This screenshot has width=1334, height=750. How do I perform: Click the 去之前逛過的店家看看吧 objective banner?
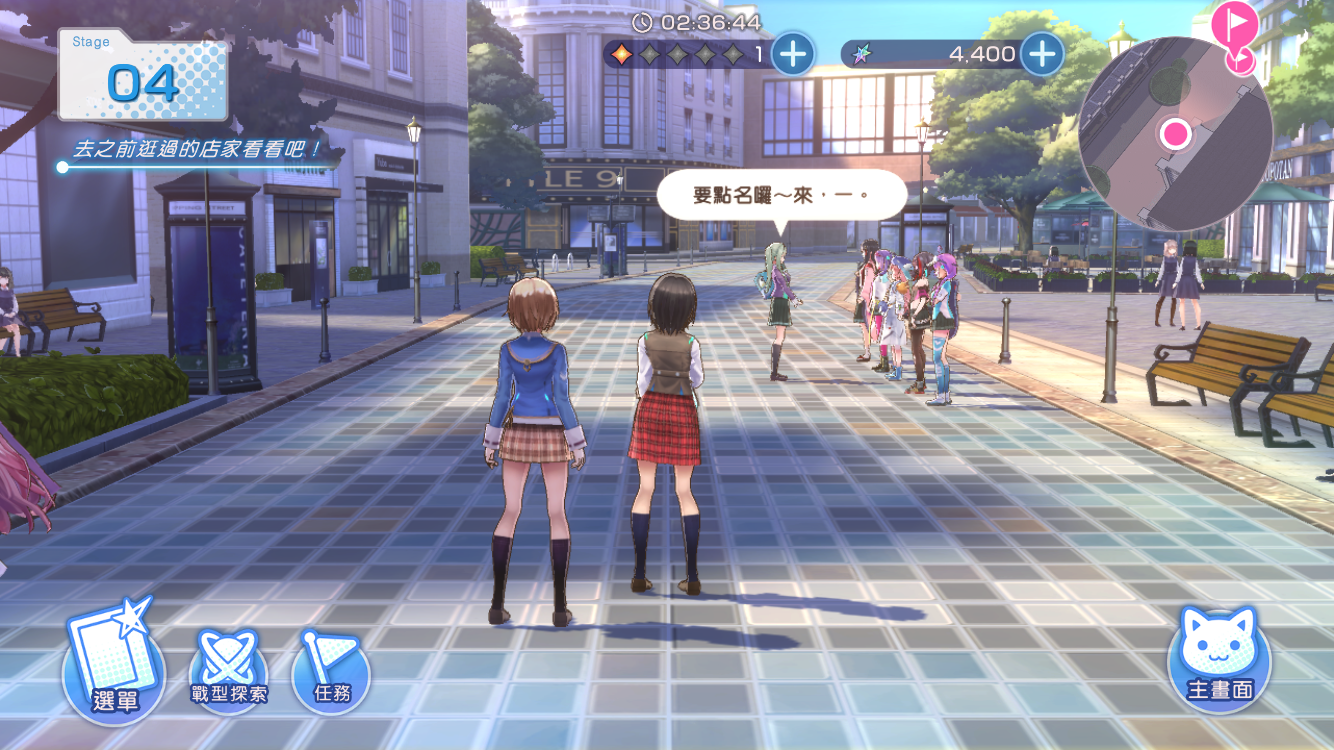point(196,152)
